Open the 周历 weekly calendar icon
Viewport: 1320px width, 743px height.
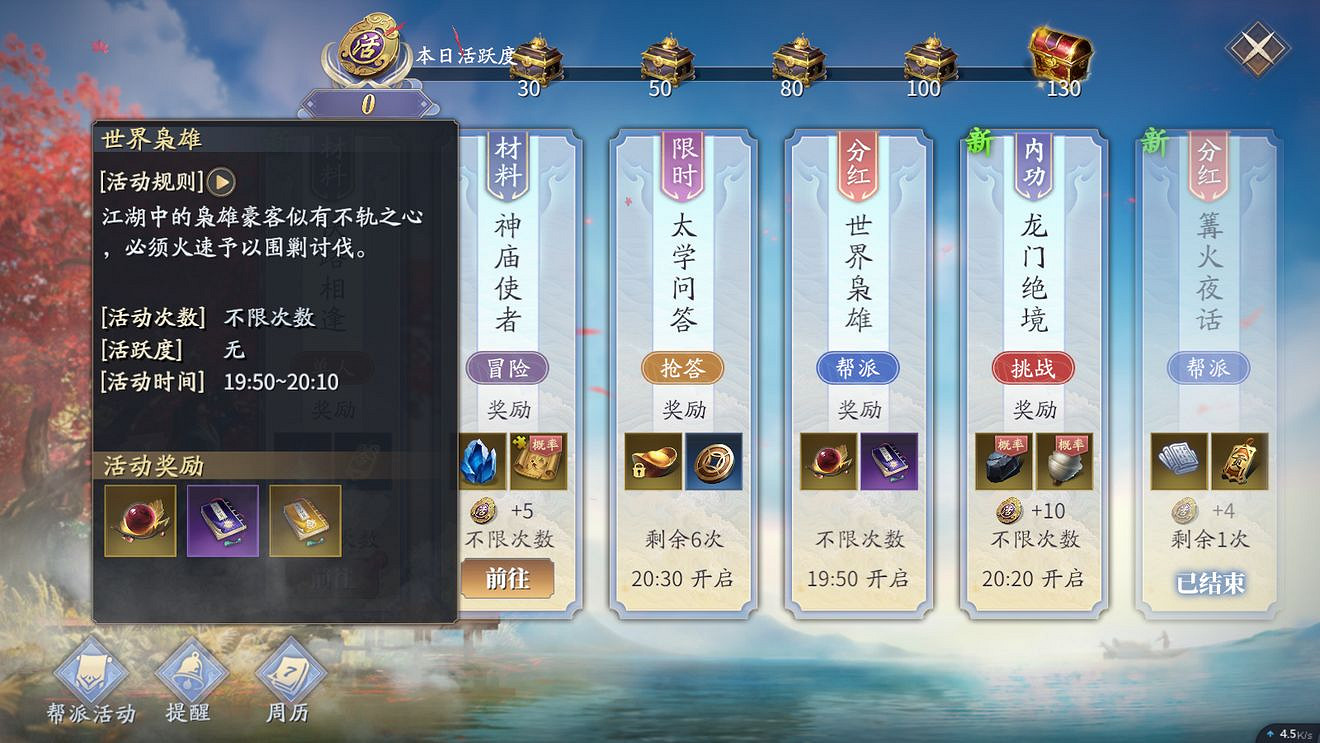coord(286,672)
